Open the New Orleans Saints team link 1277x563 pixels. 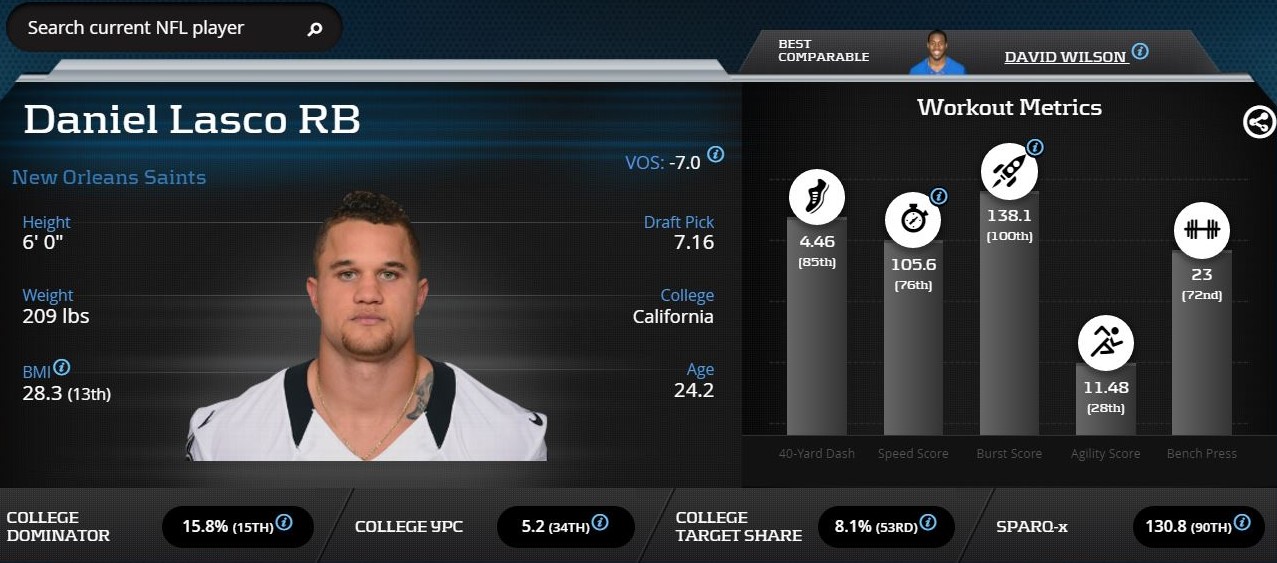(109, 178)
